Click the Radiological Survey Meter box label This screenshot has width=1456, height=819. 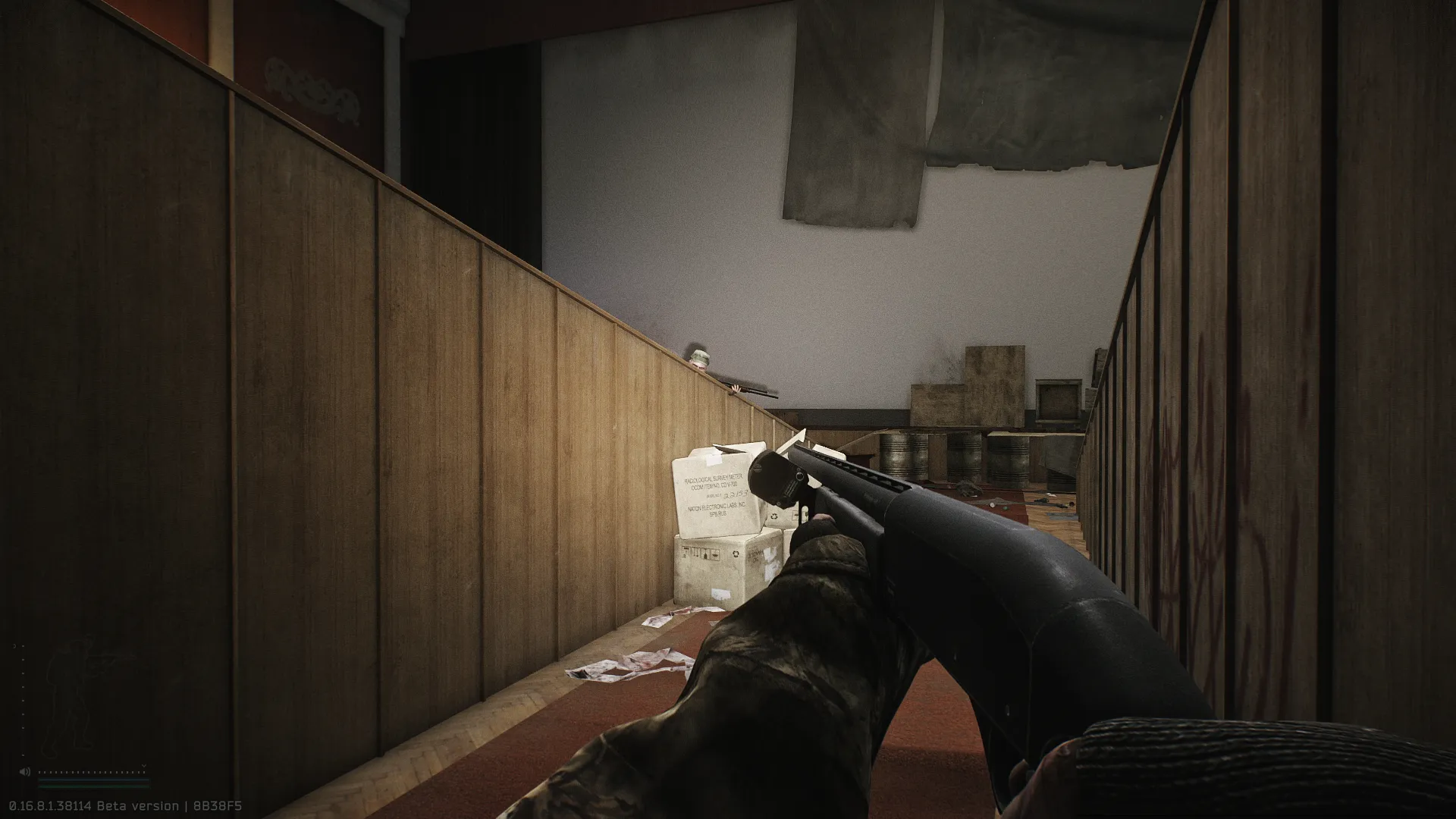(x=714, y=479)
